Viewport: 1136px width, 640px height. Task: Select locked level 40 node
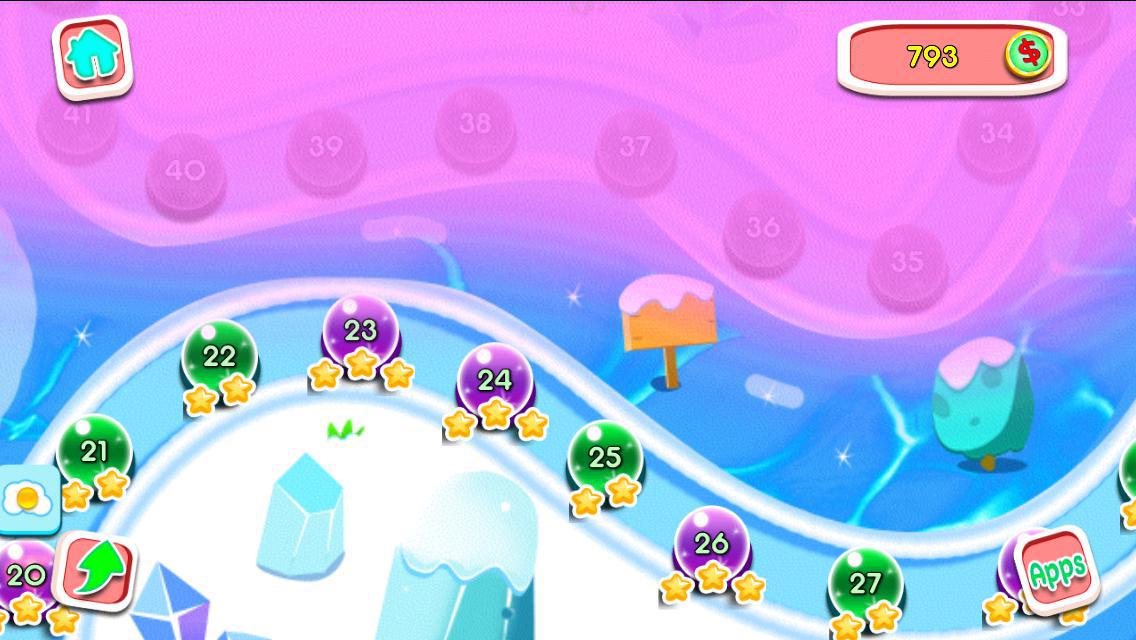[x=185, y=172]
